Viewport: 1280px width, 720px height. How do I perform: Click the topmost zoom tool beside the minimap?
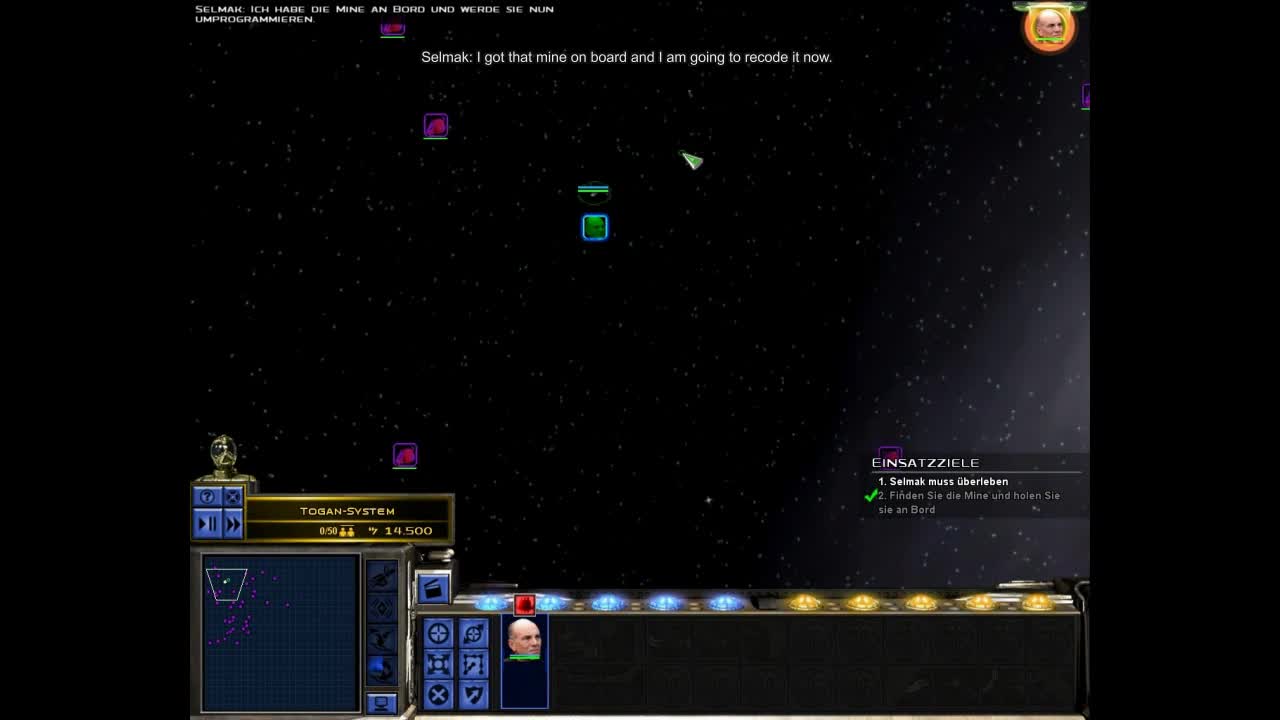pos(383,576)
